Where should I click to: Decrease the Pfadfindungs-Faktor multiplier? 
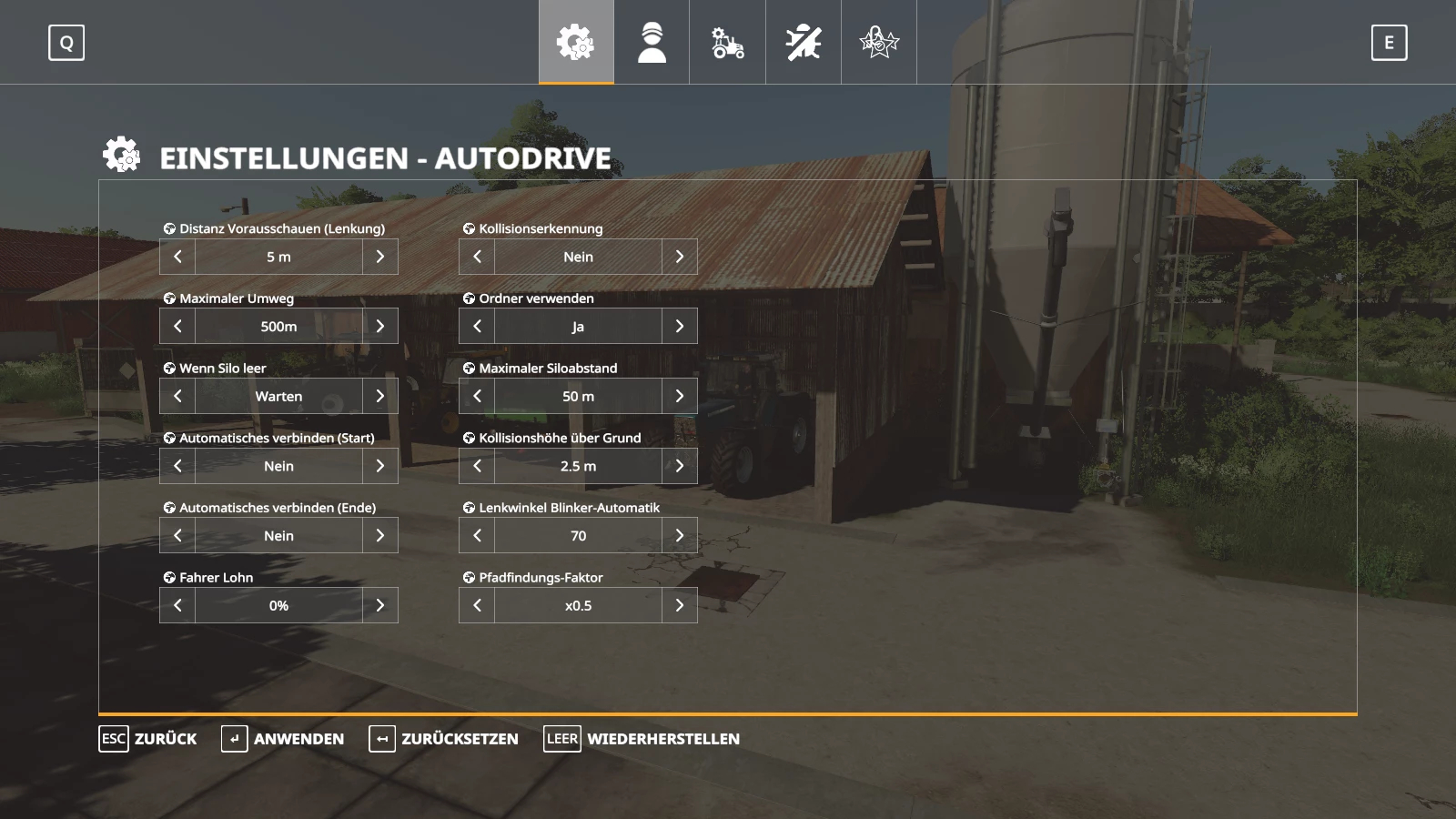click(477, 605)
